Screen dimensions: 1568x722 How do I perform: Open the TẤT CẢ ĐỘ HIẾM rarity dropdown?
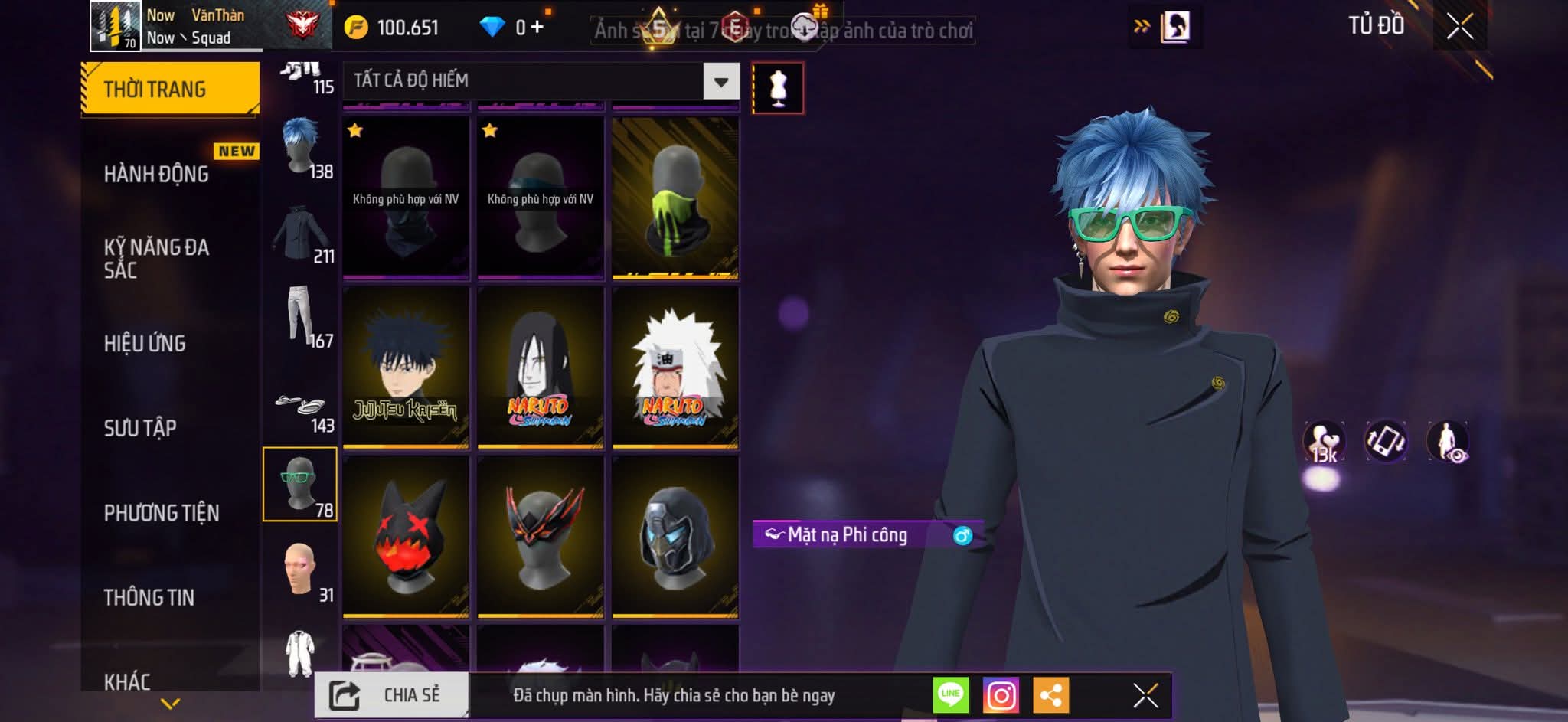720,82
